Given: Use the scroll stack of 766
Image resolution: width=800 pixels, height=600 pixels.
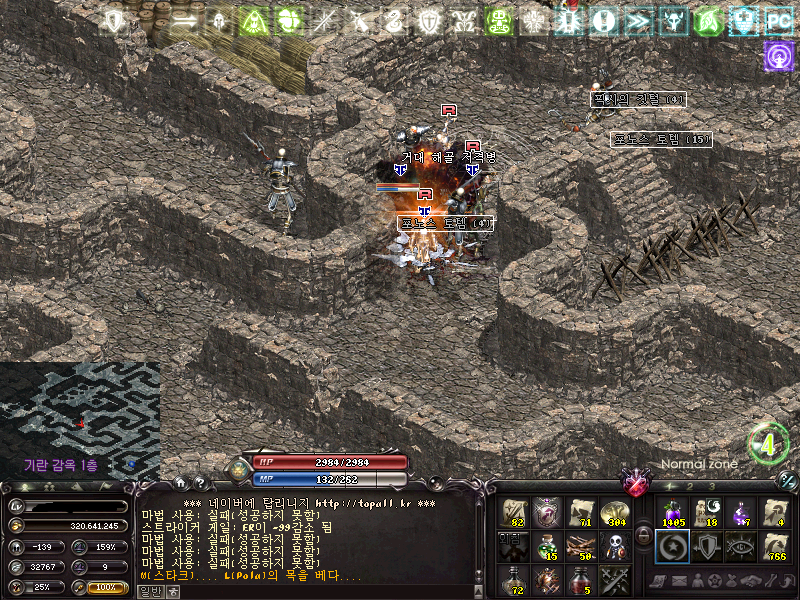Looking at the screenshot, I should pos(774,546).
